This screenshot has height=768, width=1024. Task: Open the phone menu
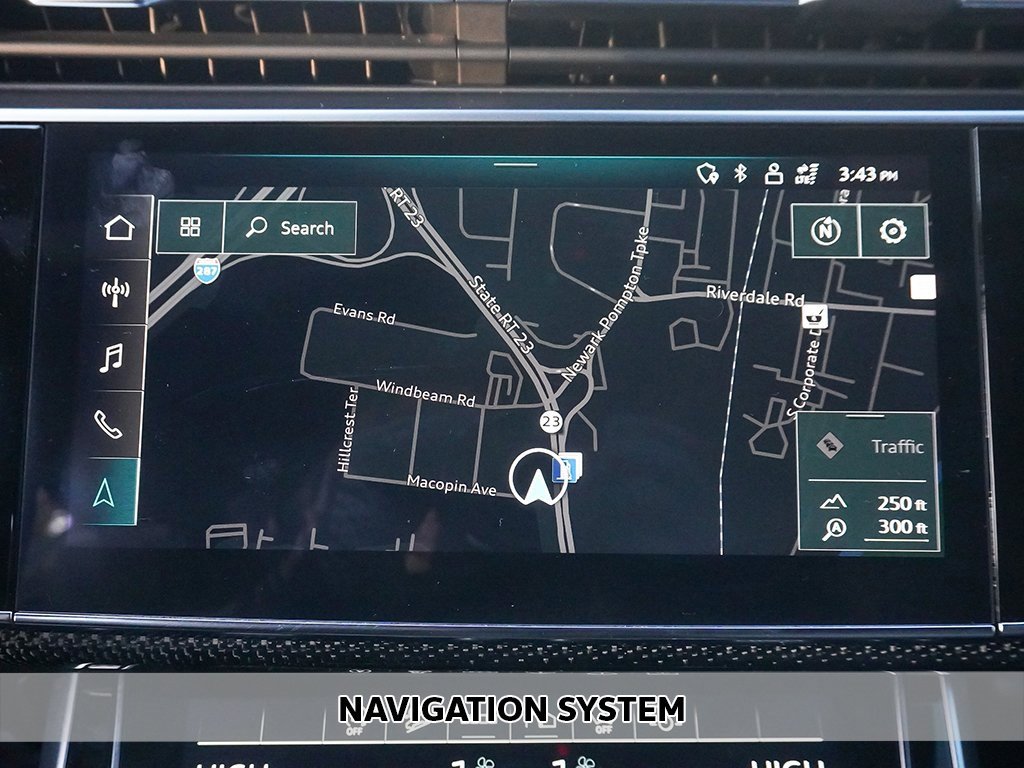coord(108,424)
